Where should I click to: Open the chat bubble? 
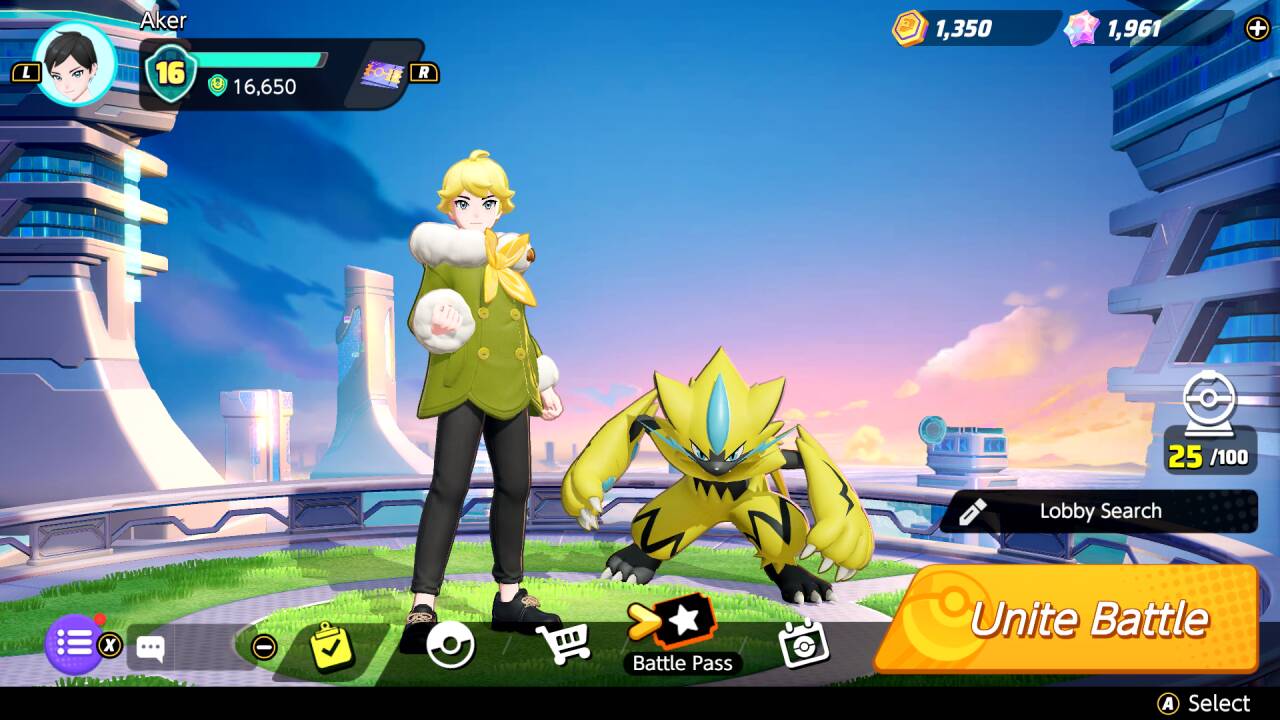click(x=151, y=648)
